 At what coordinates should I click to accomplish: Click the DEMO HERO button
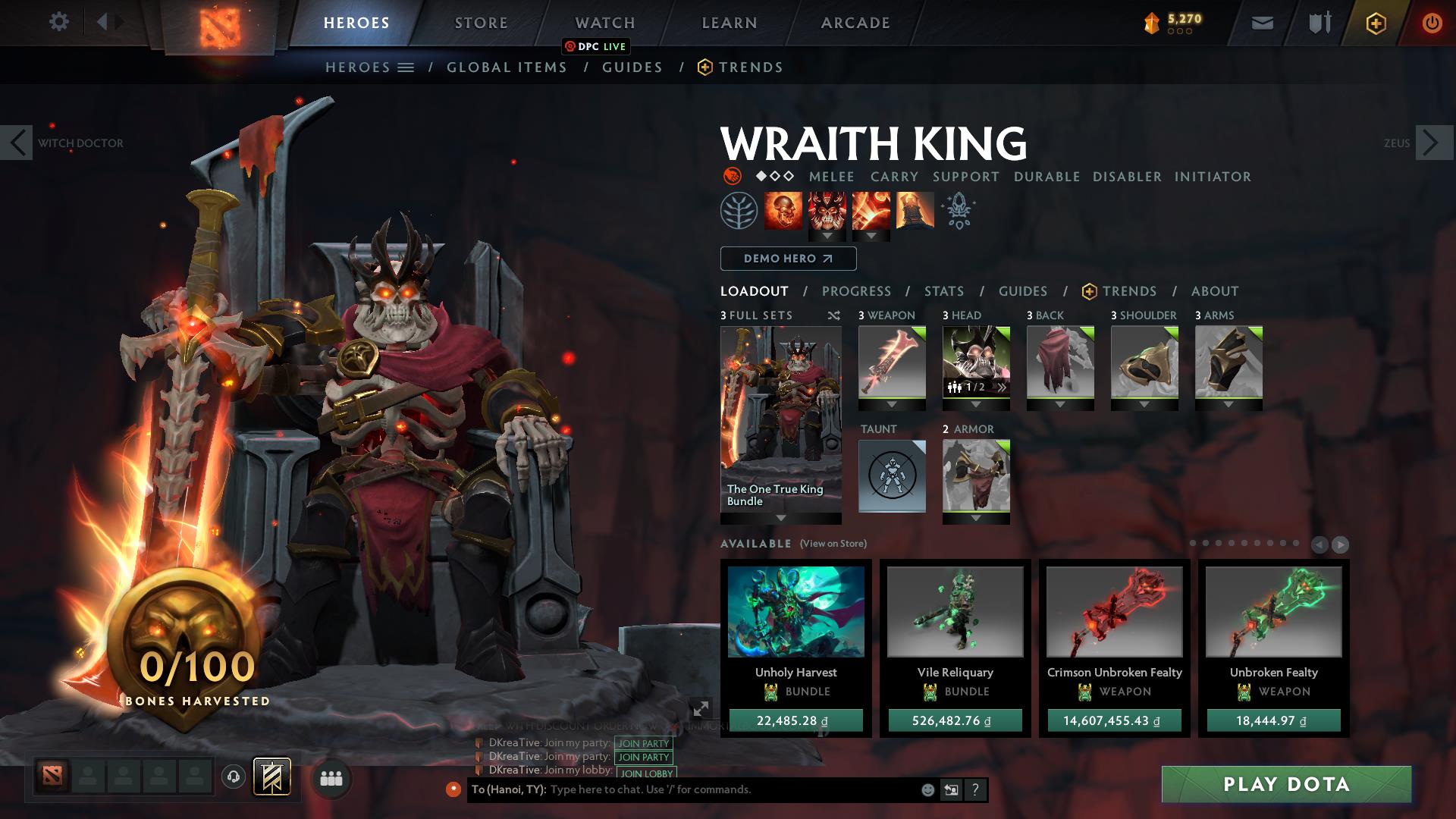coord(786,259)
